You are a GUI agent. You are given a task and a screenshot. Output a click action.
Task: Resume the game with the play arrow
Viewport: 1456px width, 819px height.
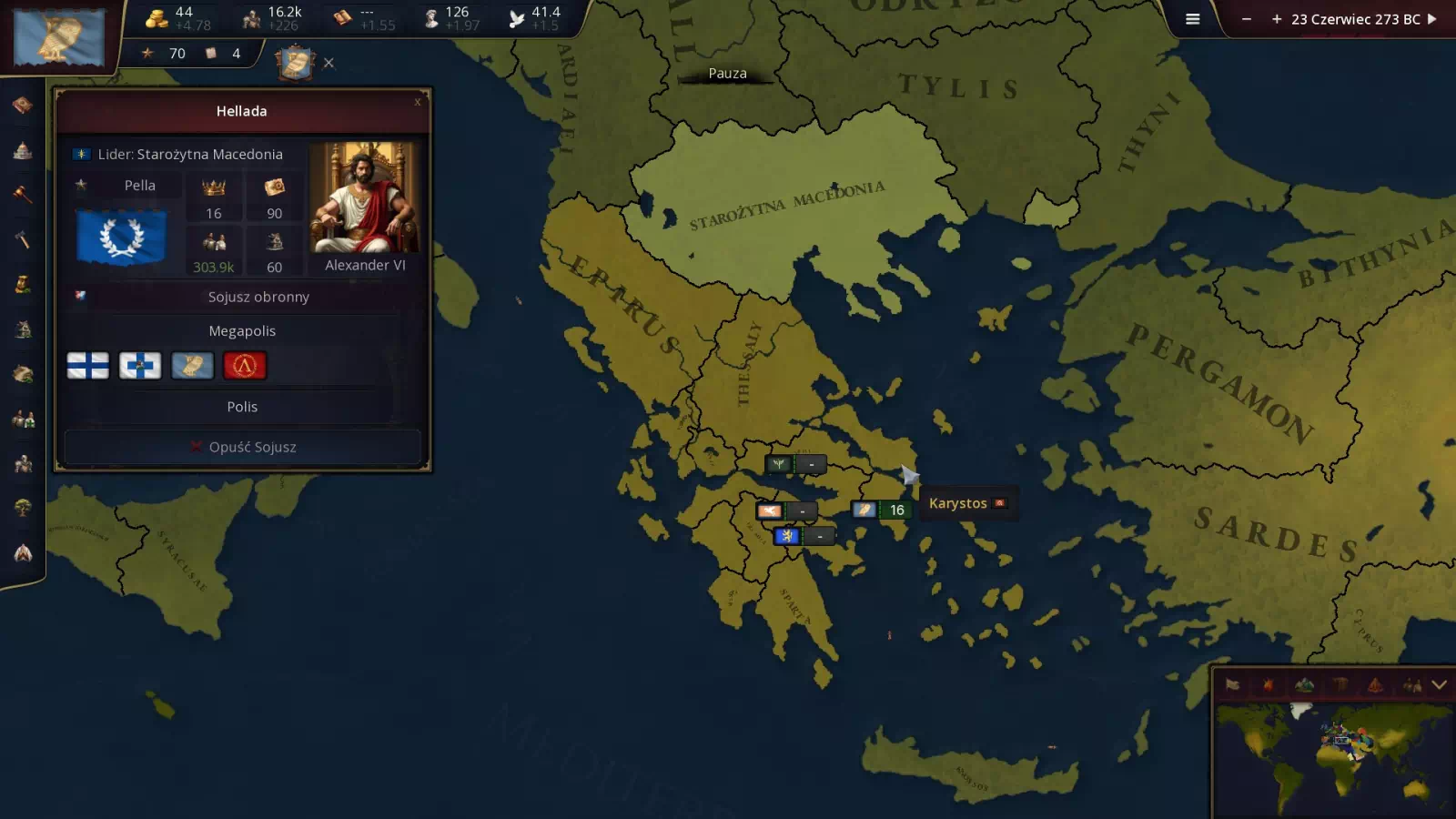[x=1432, y=19]
